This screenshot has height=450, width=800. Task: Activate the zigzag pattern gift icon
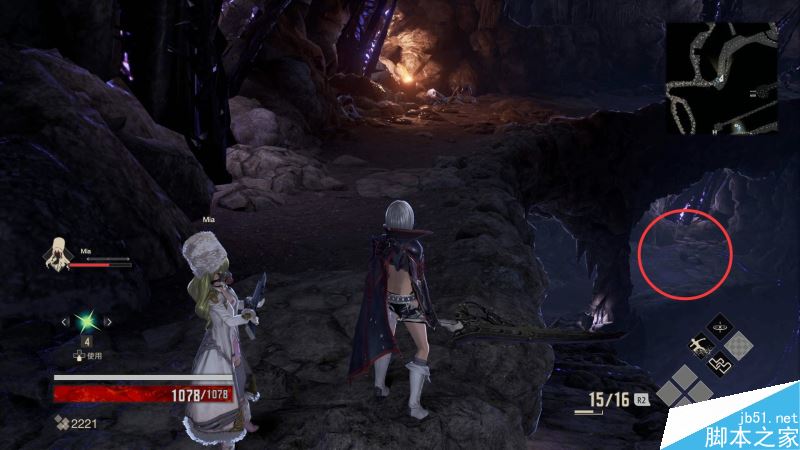pos(720,364)
